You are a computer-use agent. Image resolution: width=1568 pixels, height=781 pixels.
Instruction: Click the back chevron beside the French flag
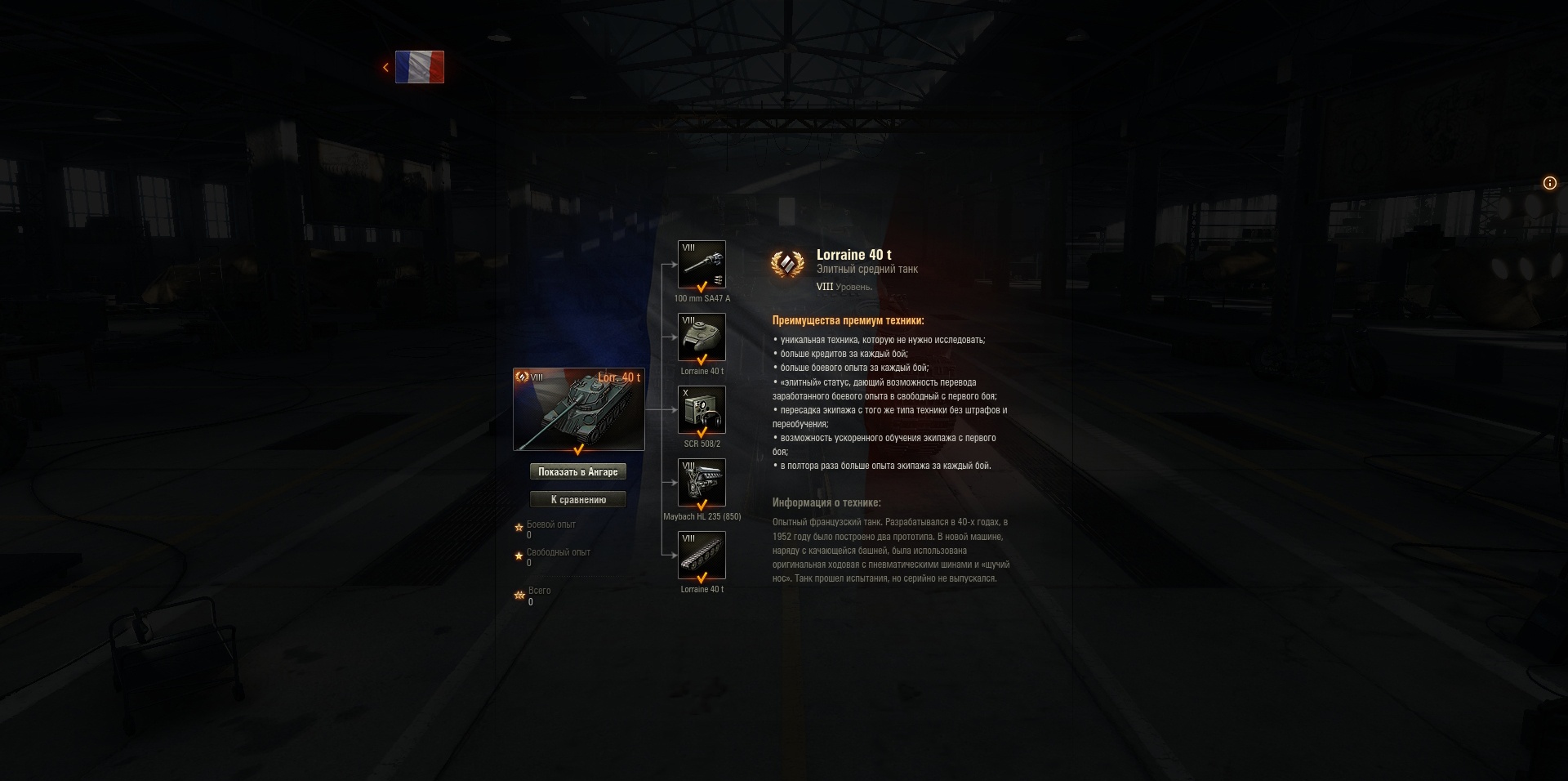tap(385, 66)
